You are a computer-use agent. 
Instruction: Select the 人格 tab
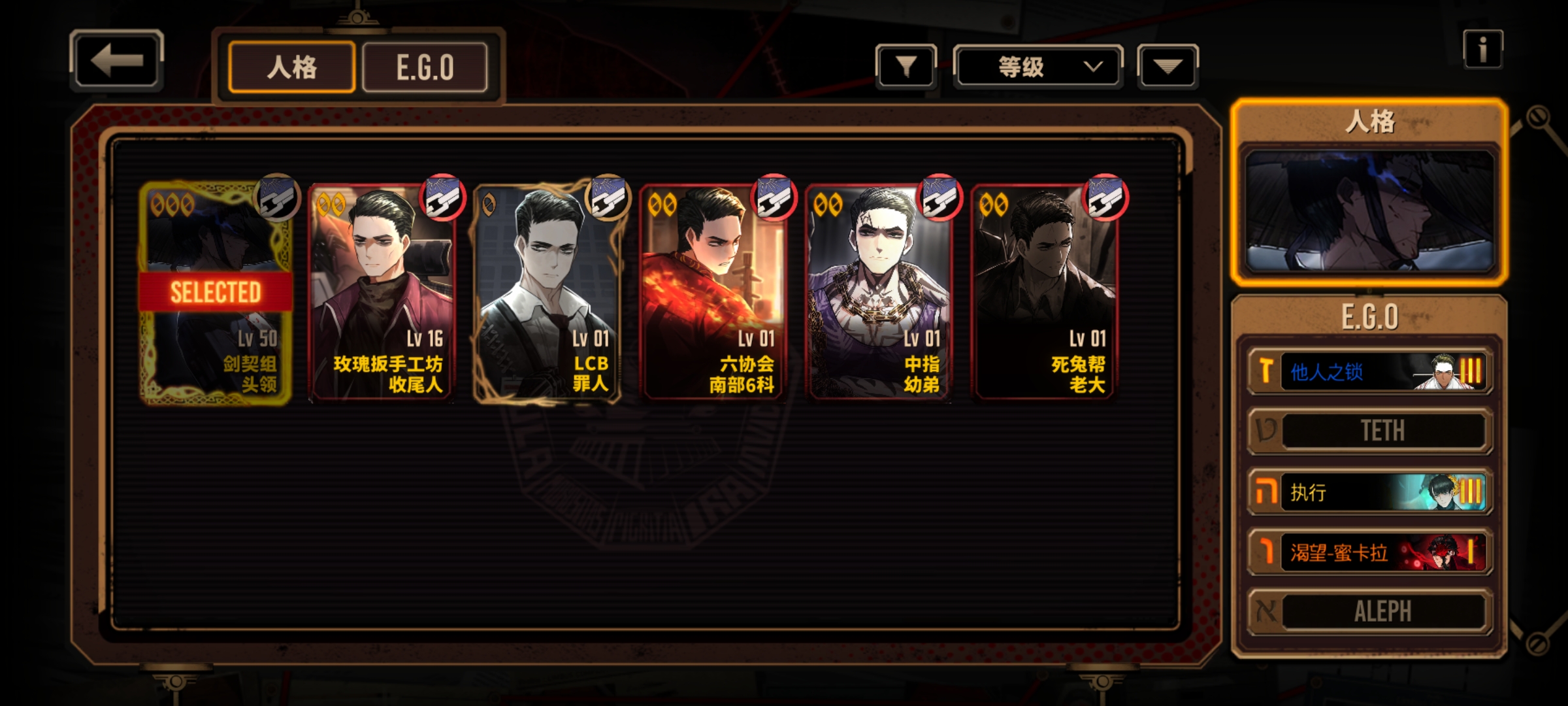click(x=292, y=67)
